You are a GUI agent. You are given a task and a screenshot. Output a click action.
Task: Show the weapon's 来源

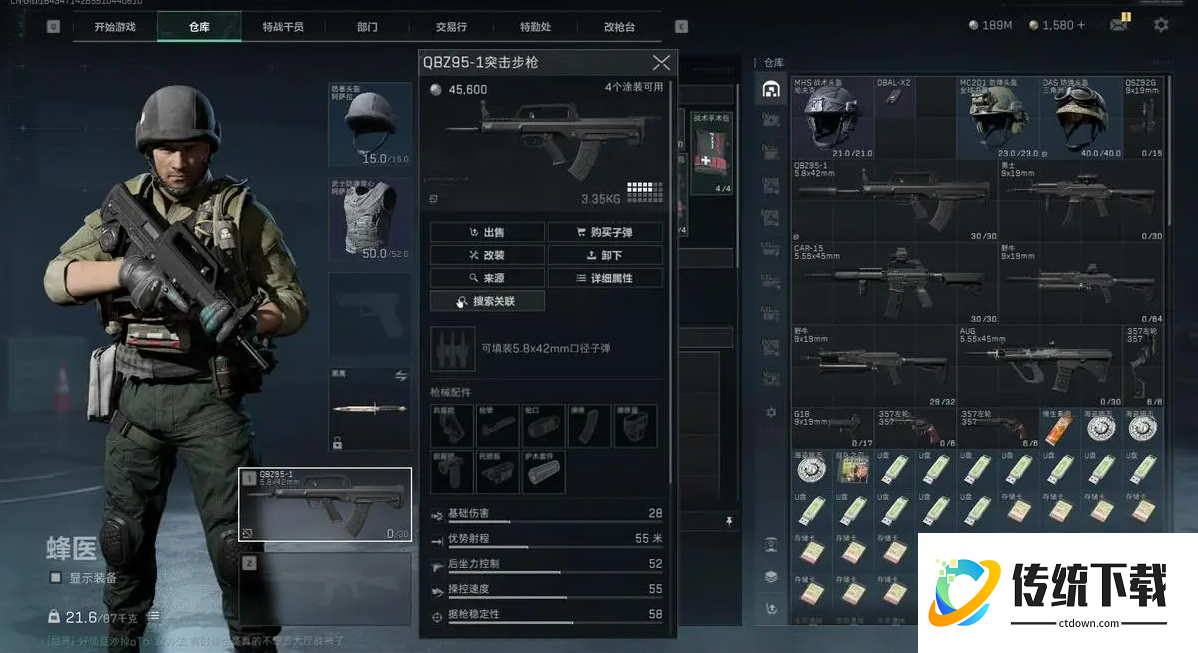[x=488, y=278]
